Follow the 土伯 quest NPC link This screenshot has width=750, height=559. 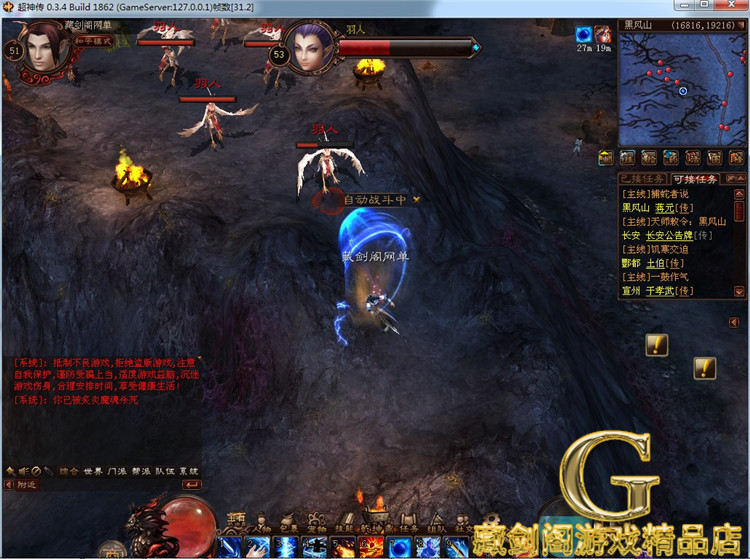tap(657, 263)
